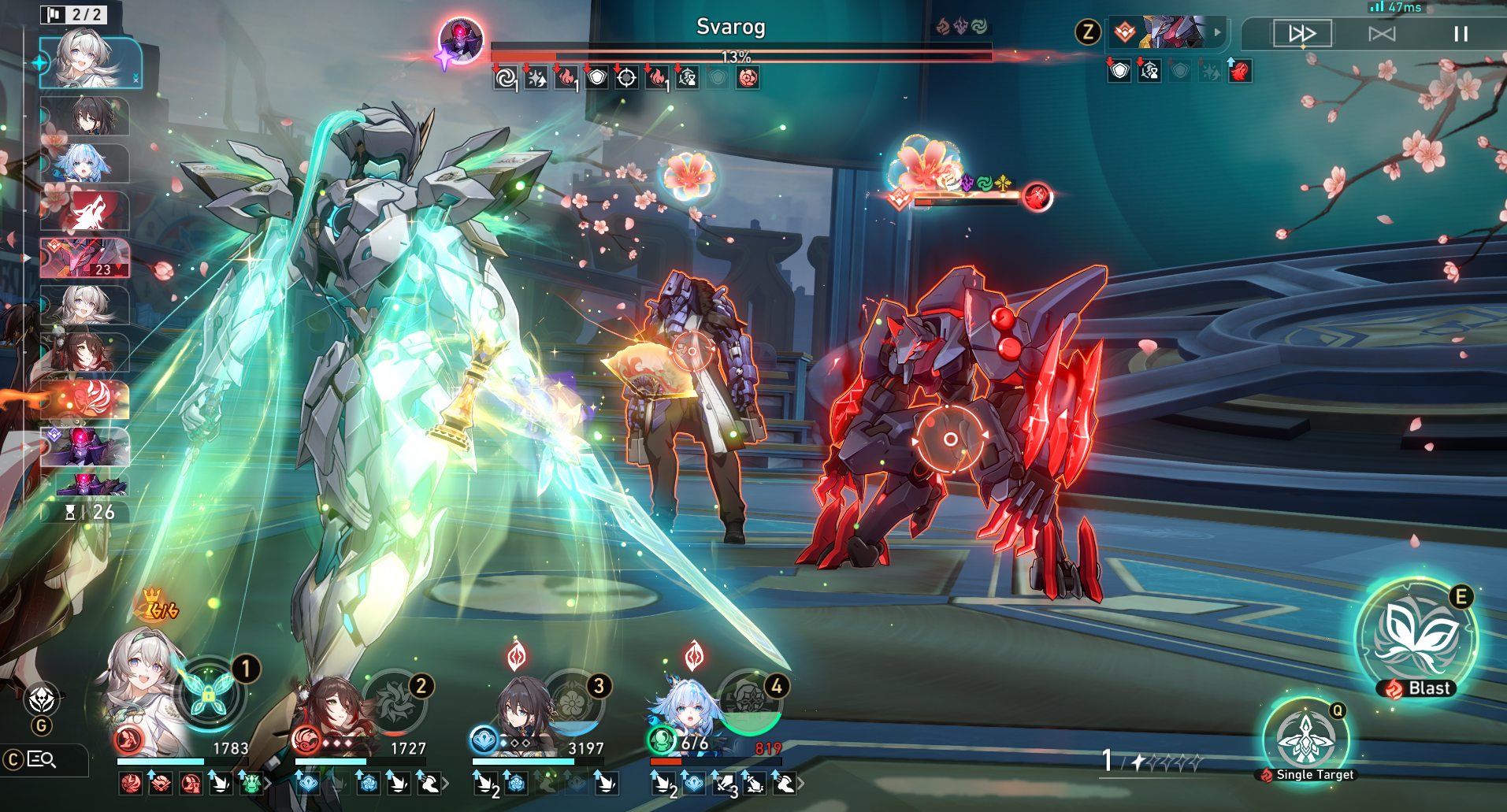Click the enemy turn card showing 23

85,258
